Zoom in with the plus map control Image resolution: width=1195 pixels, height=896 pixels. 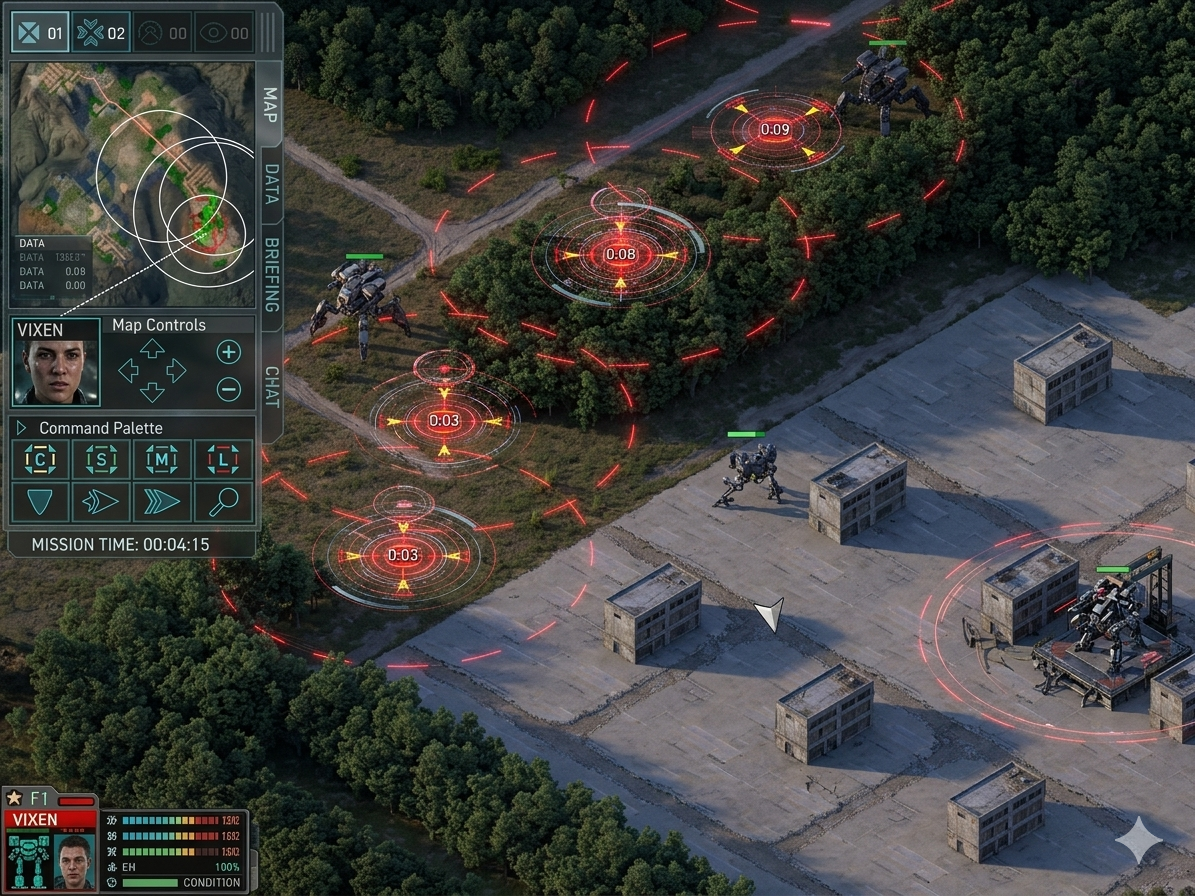(229, 352)
